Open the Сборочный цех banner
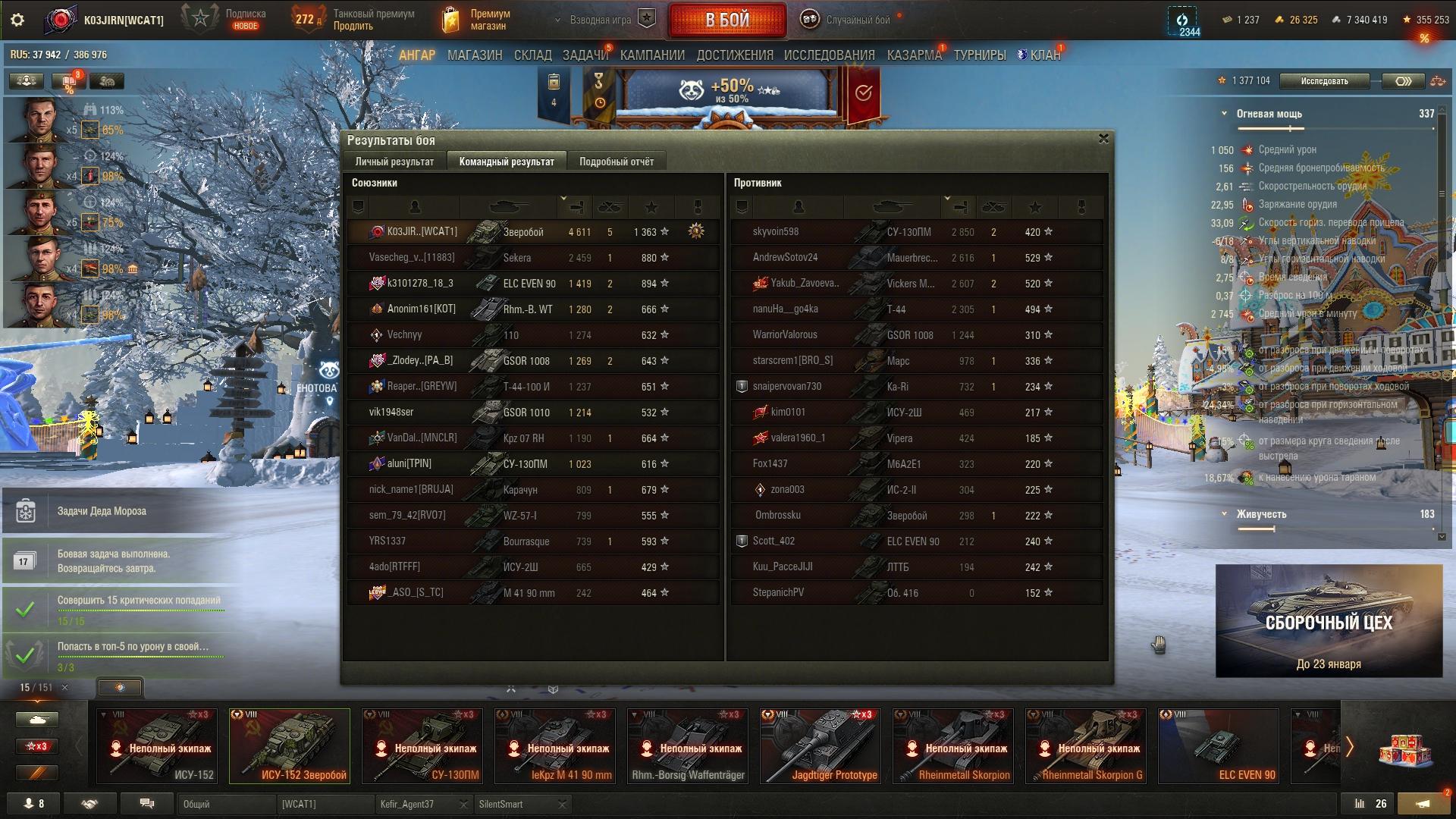The height and width of the screenshot is (819, 1456). point(1329,621)
